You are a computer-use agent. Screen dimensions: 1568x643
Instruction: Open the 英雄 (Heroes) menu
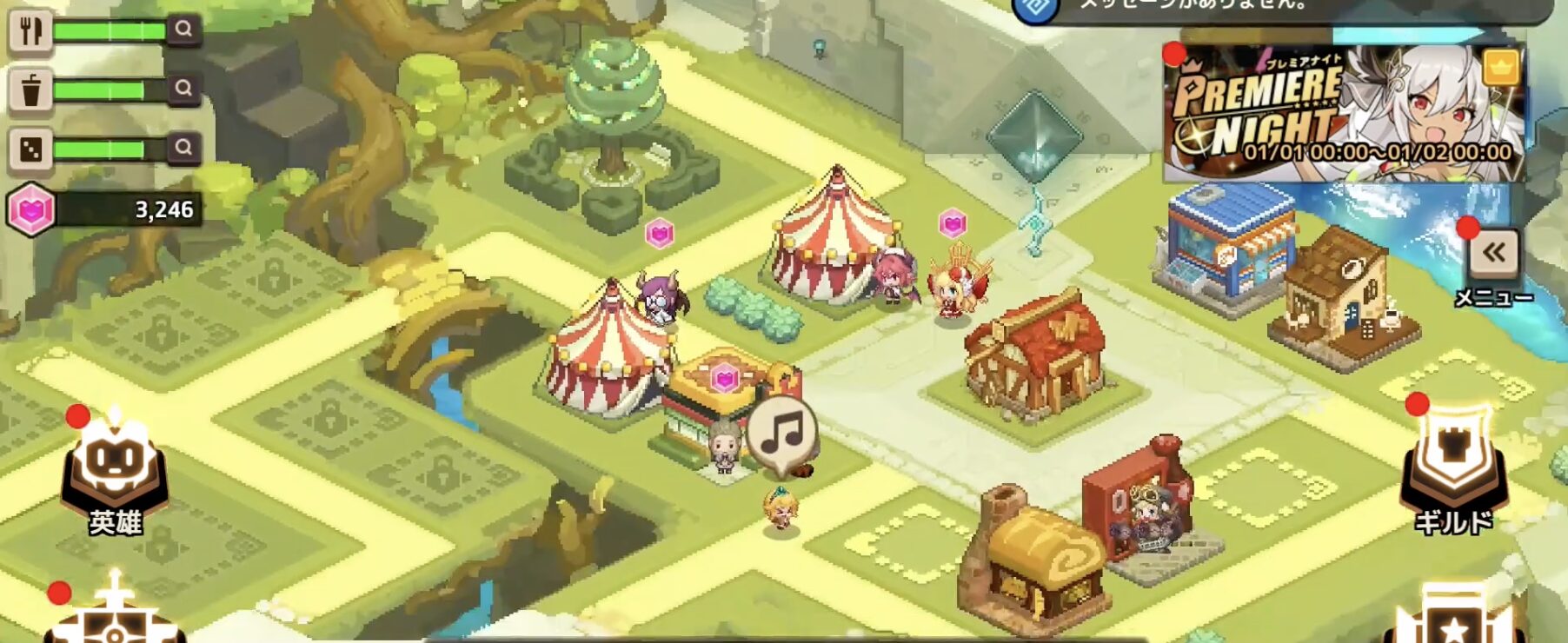(x=116, y=474)
